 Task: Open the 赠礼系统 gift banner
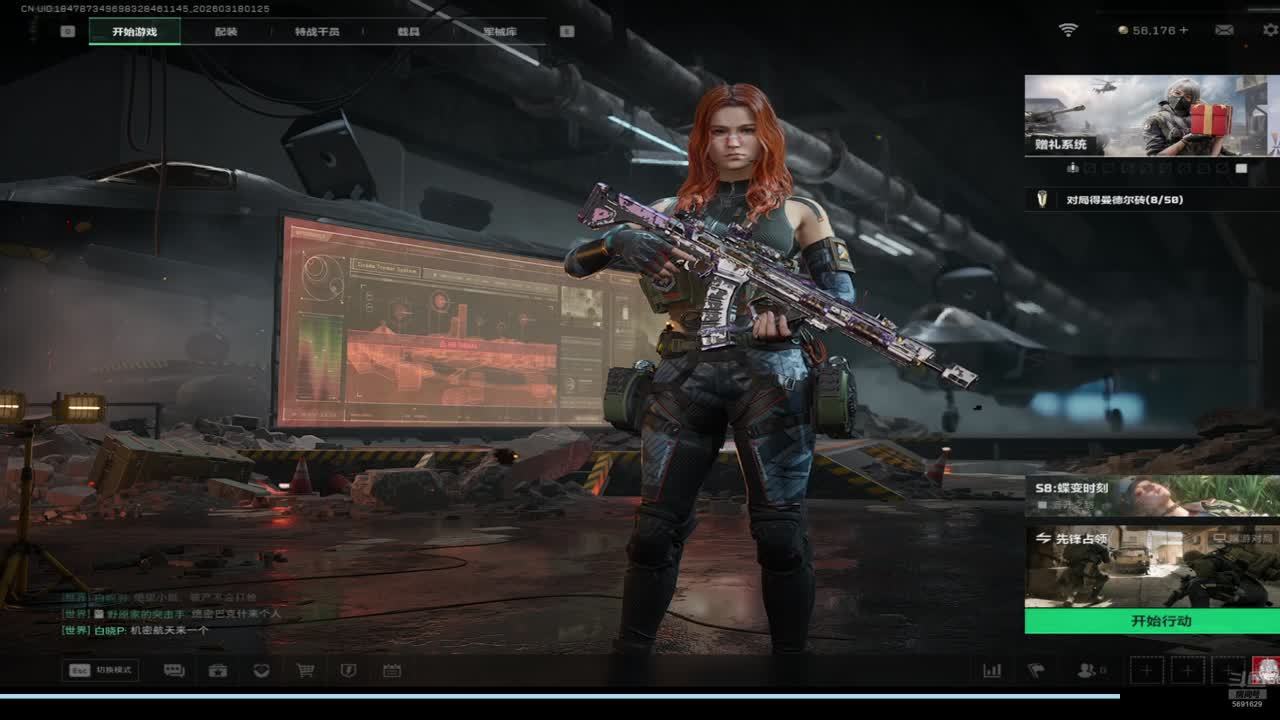[1152, 115]
